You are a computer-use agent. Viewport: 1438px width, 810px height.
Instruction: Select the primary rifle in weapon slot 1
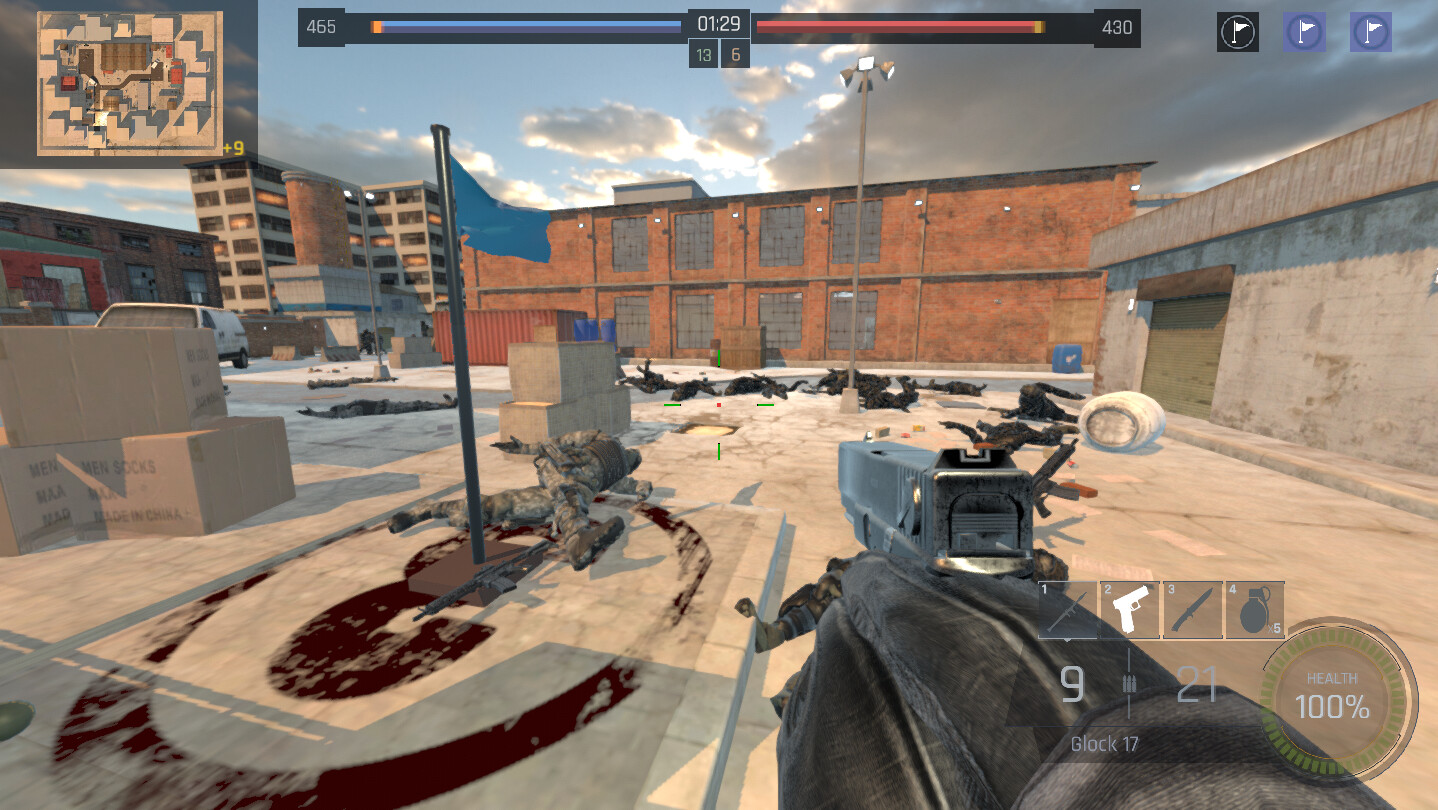click(x=1065, y=609)
